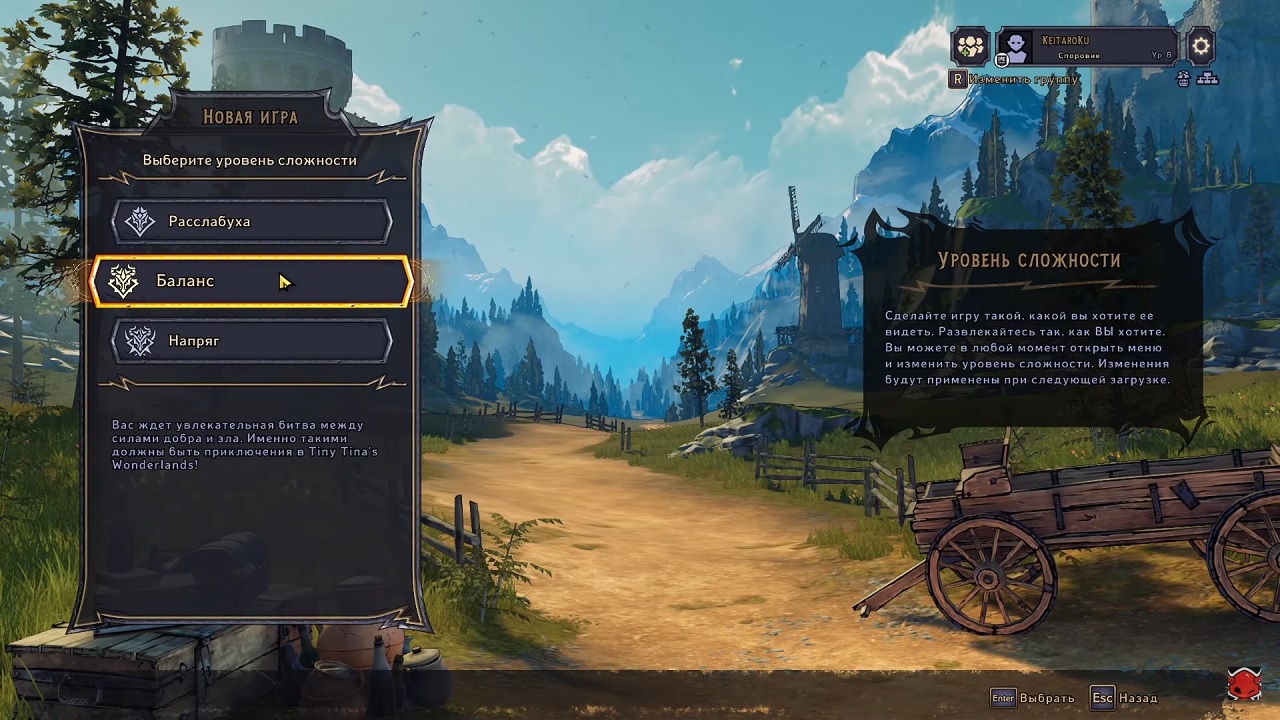Choose the Расслабуха difficulty level

(251, 221)
